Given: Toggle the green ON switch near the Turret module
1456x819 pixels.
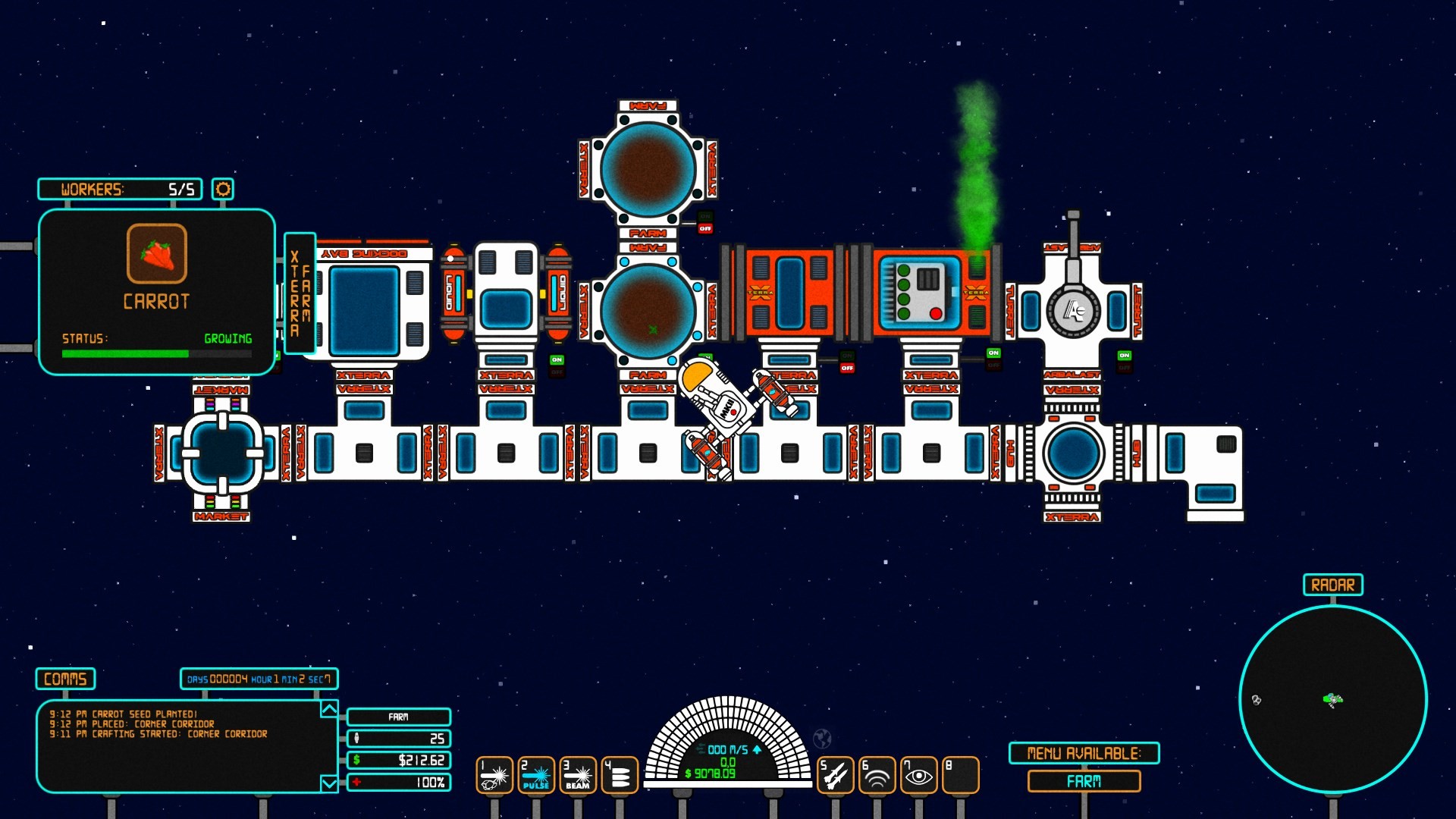Looking at the screenshot, I should click(993, 353).
